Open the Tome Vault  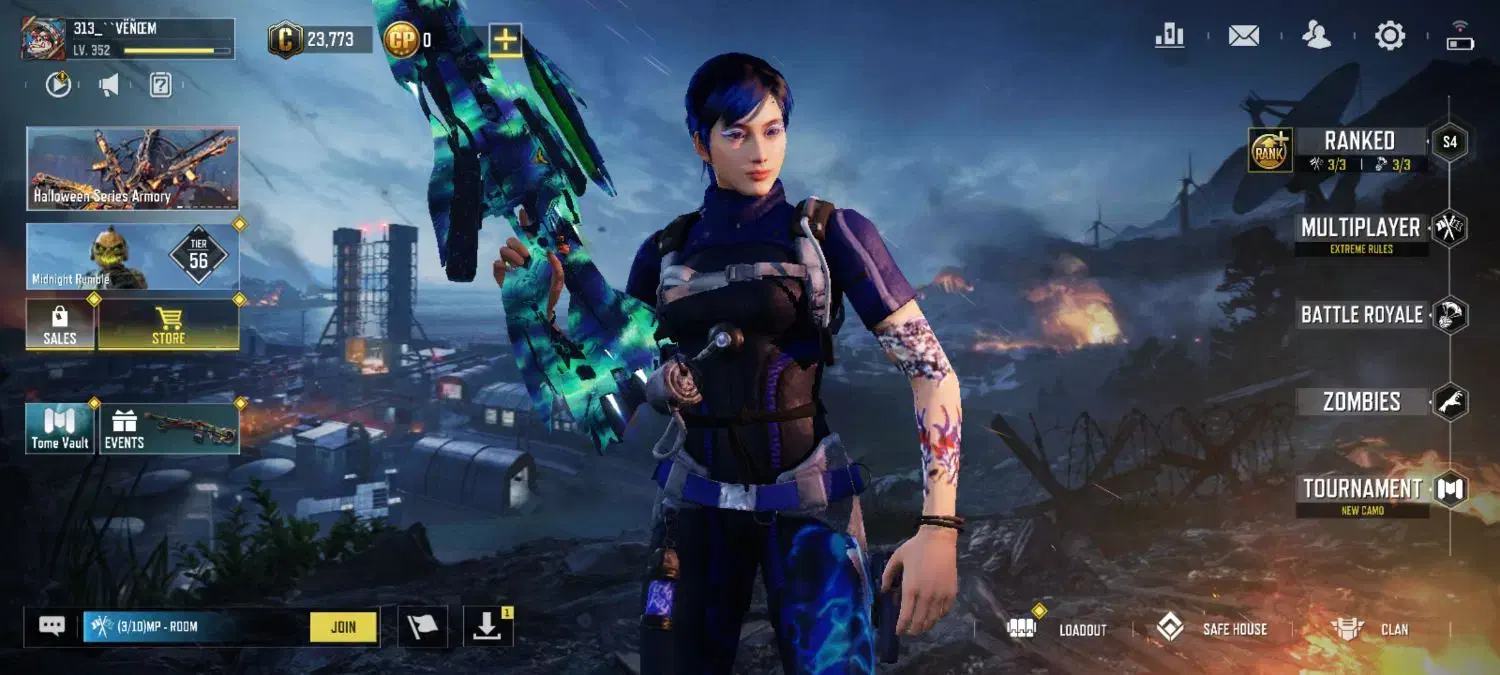(x=60, y=428)
